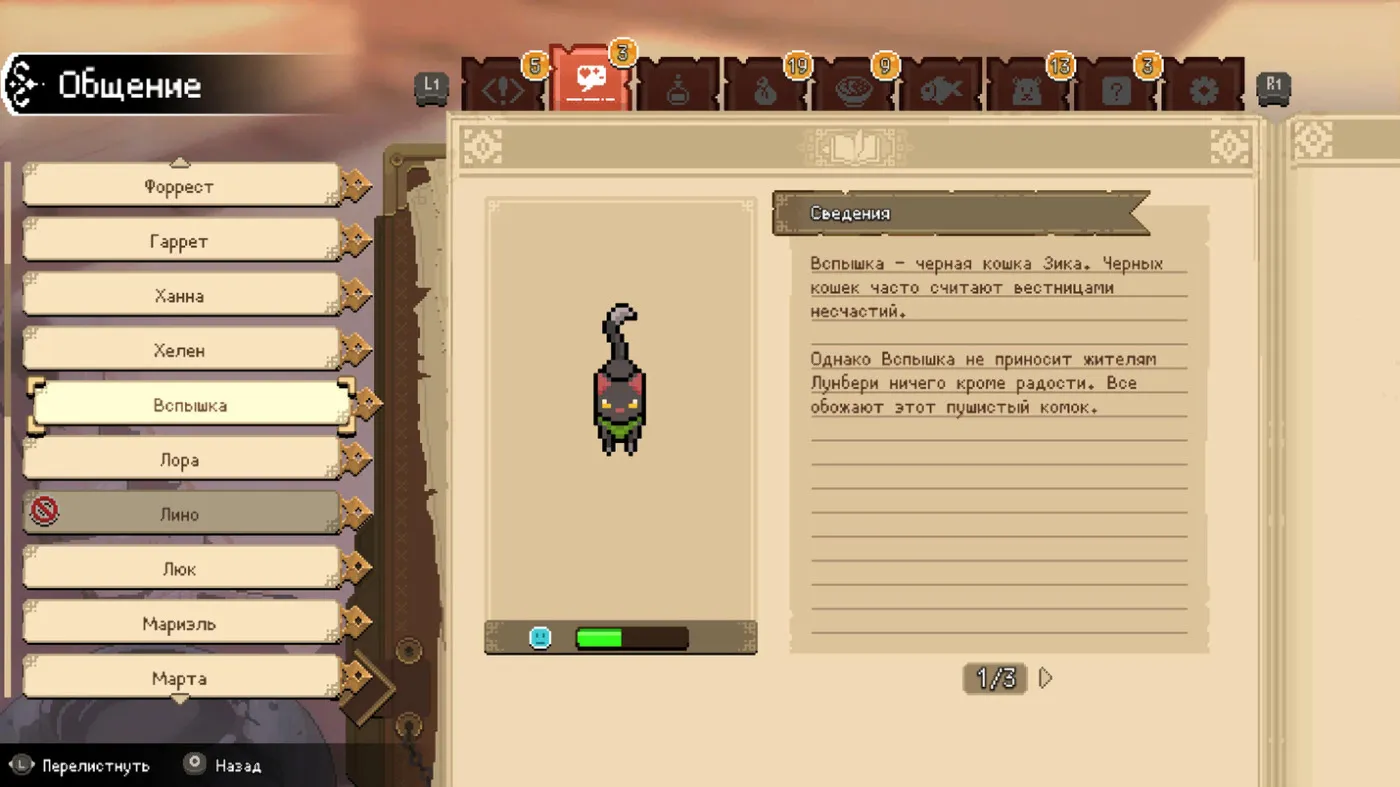
Task: Choose Мариэль from the list
Action: [180, 624]
